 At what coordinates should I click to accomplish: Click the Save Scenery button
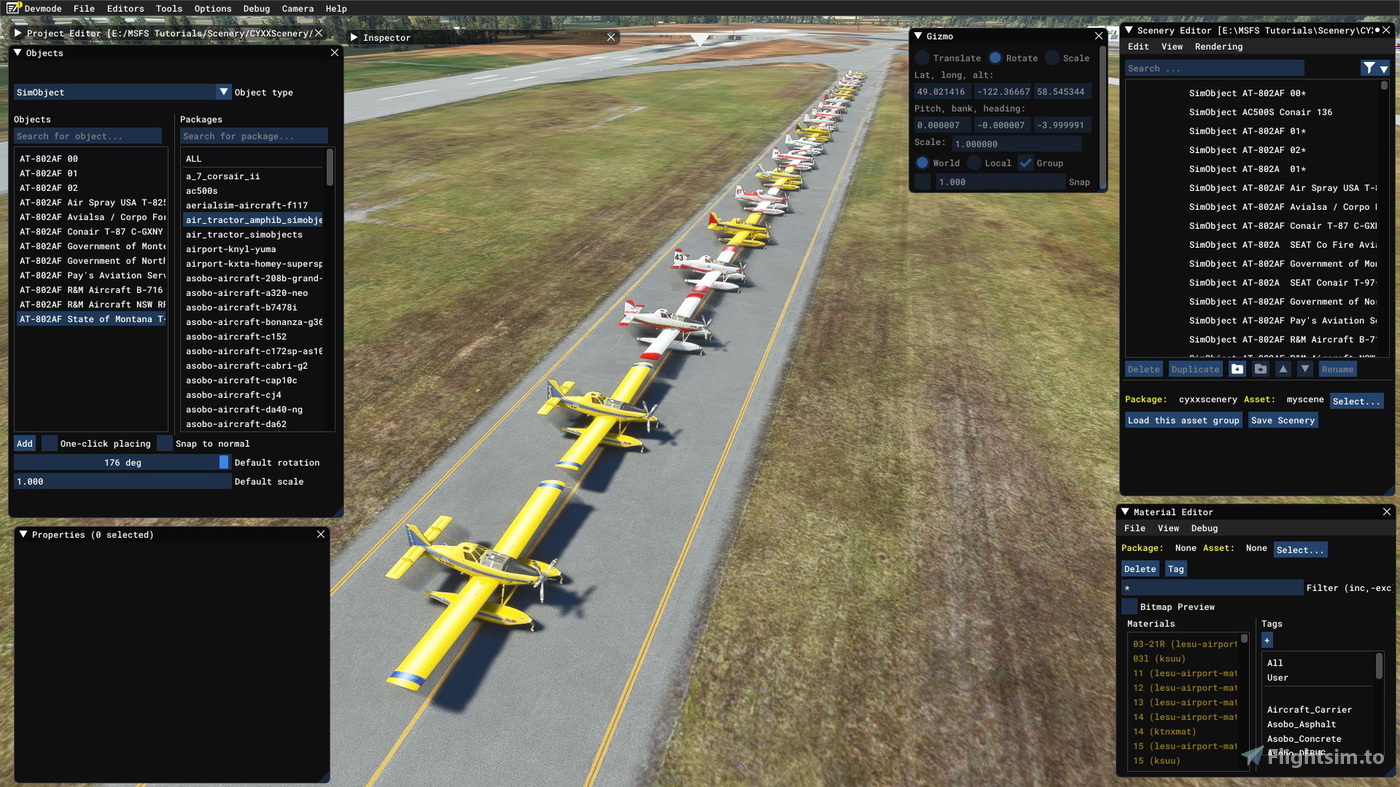(1282, 420)
